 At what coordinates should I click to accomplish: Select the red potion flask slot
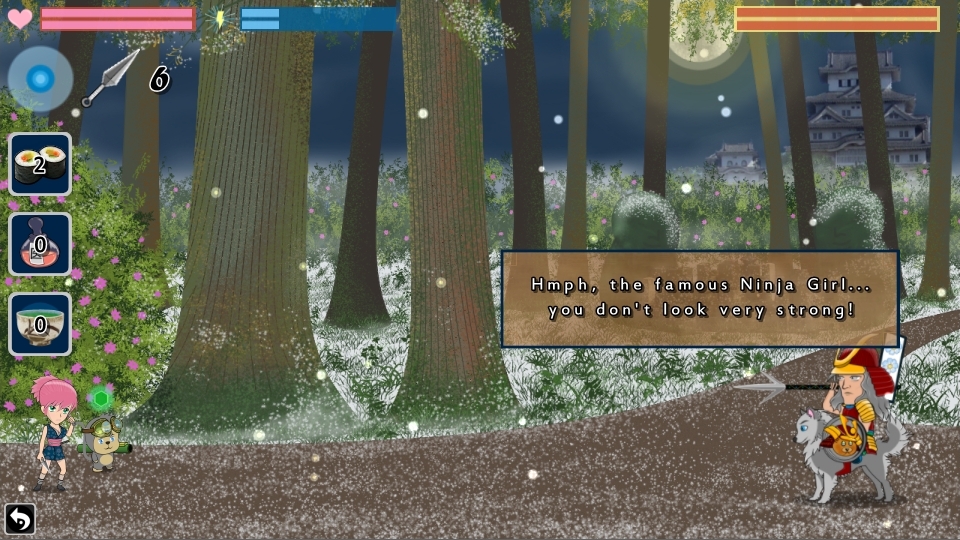point(40,244)
